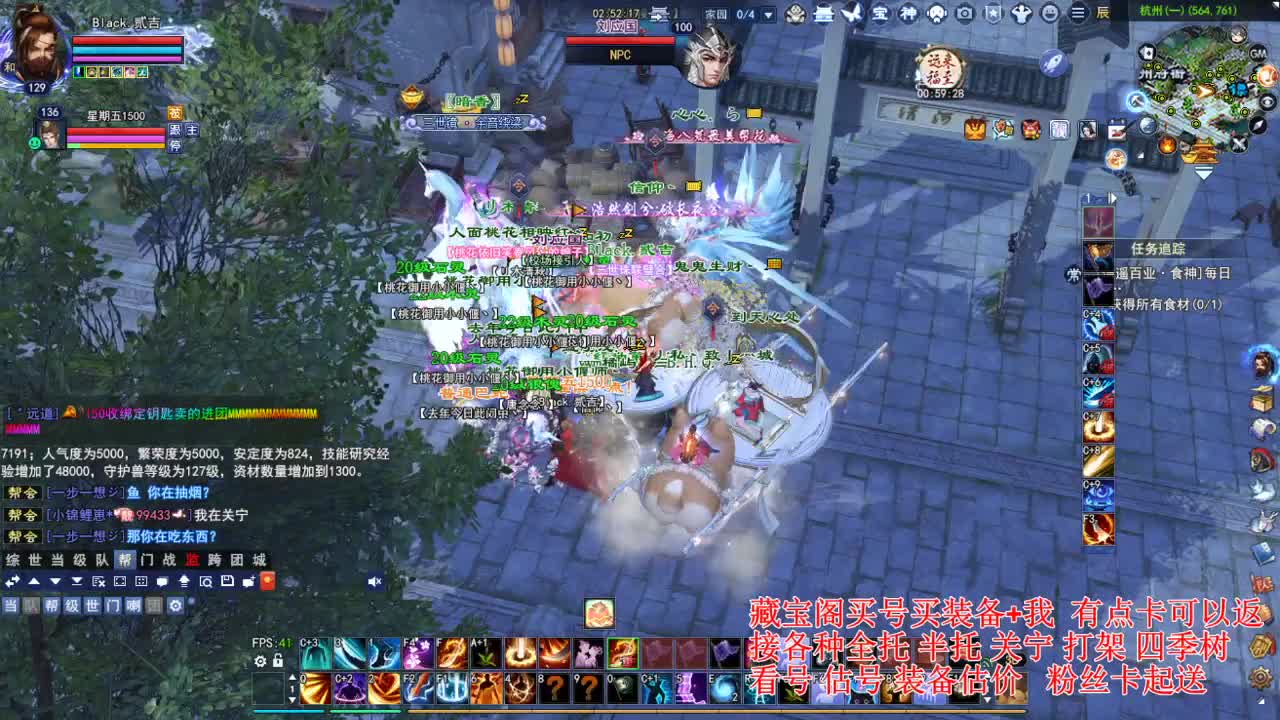Switch to the 世 chat tab
The width and height of the screenshot is (1280, 720).
click(34, 560)
